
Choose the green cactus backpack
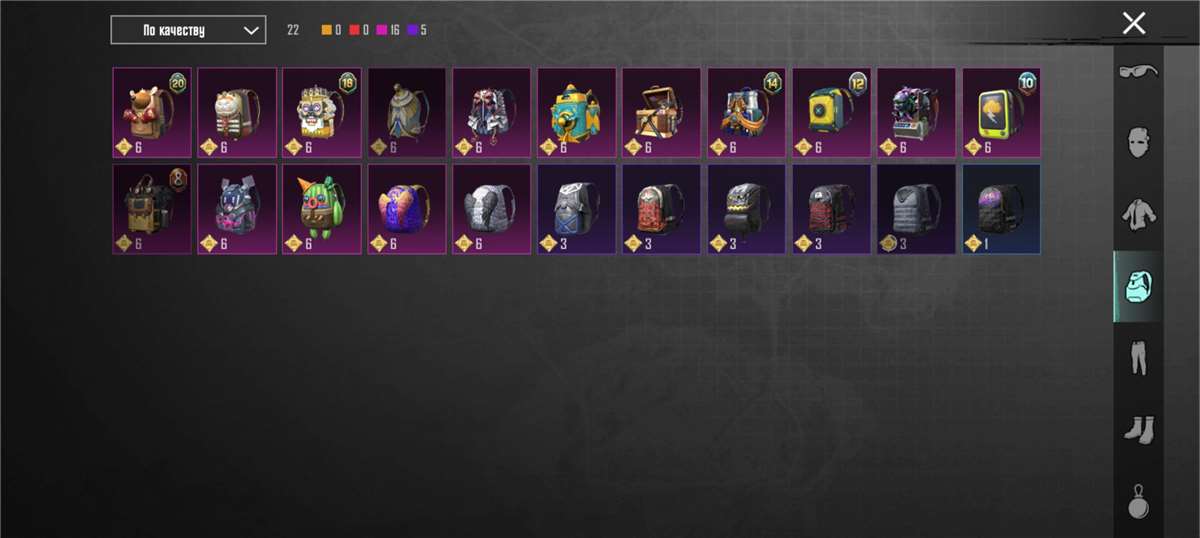[321, 209]
